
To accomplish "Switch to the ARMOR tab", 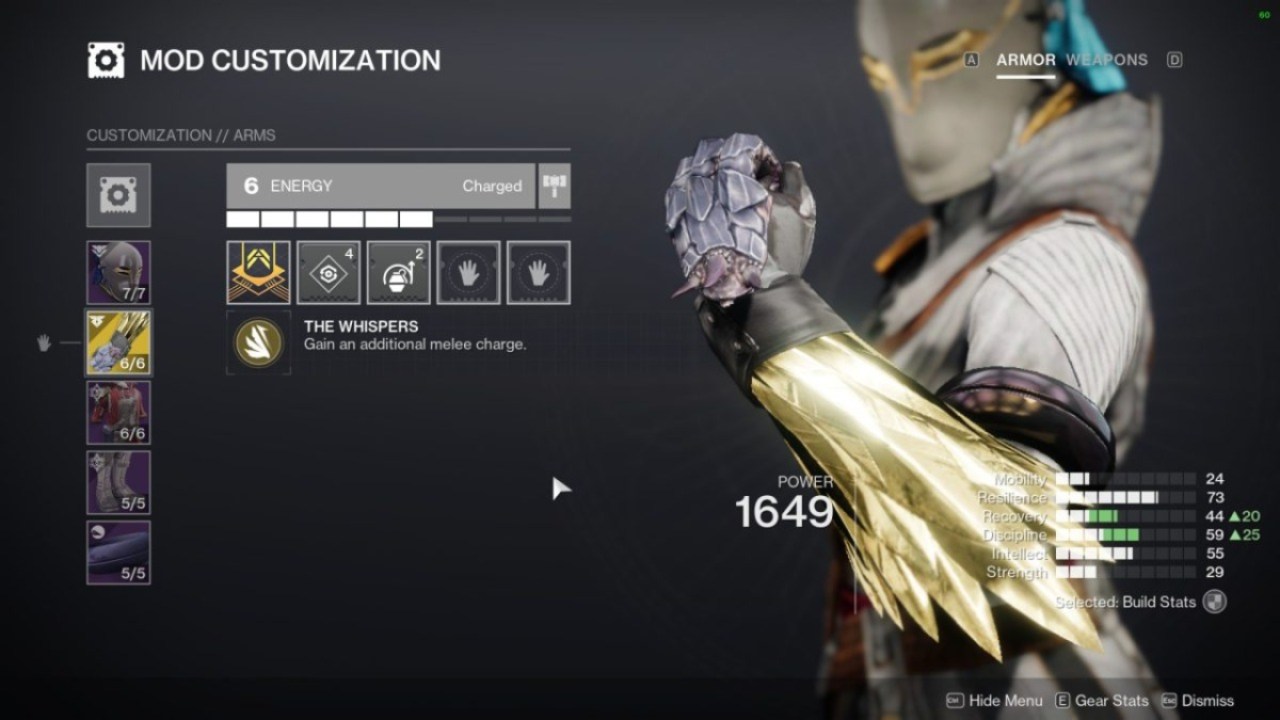I will 1027,60.
